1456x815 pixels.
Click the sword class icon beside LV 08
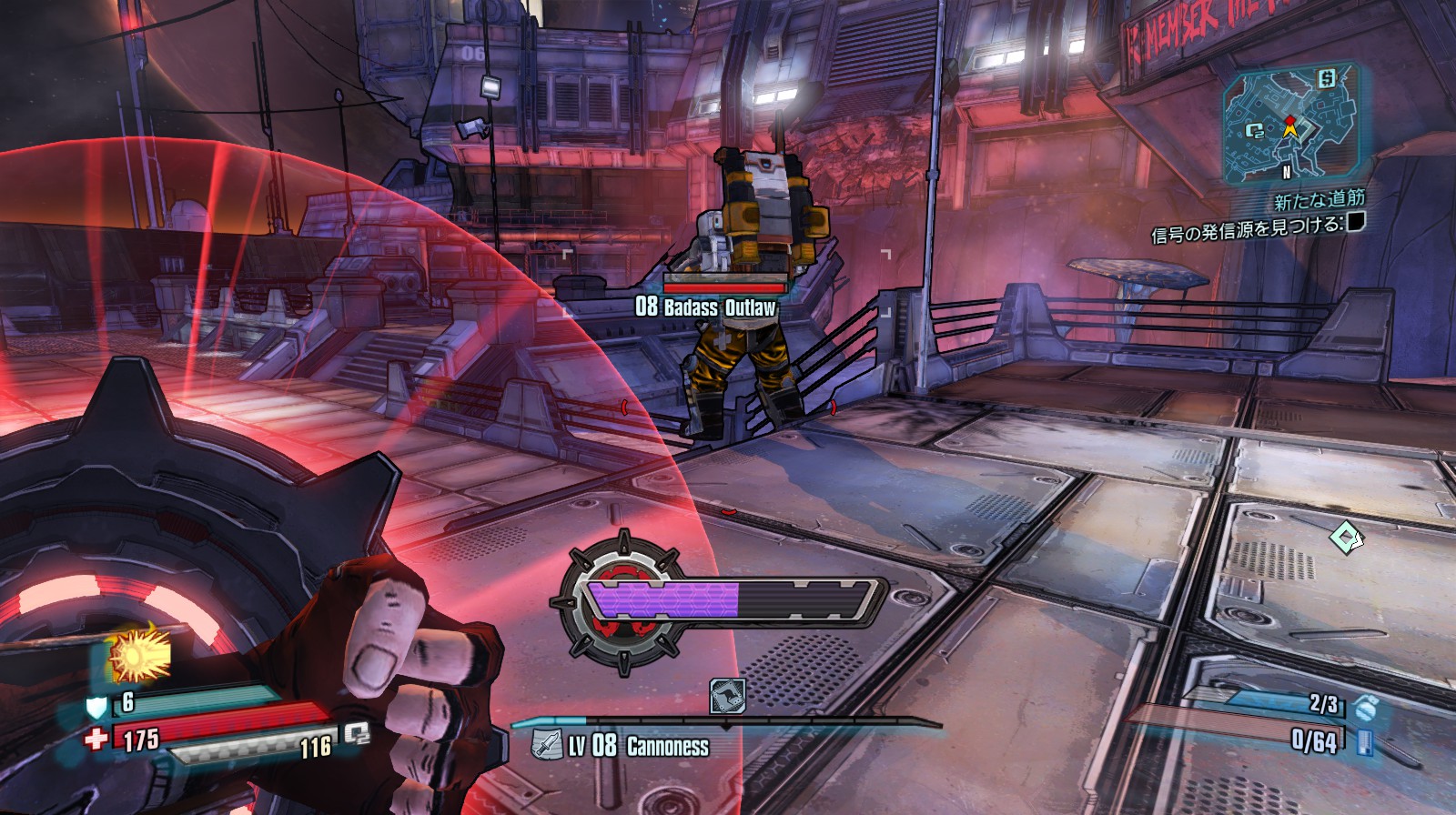click(x=546, y=746)
